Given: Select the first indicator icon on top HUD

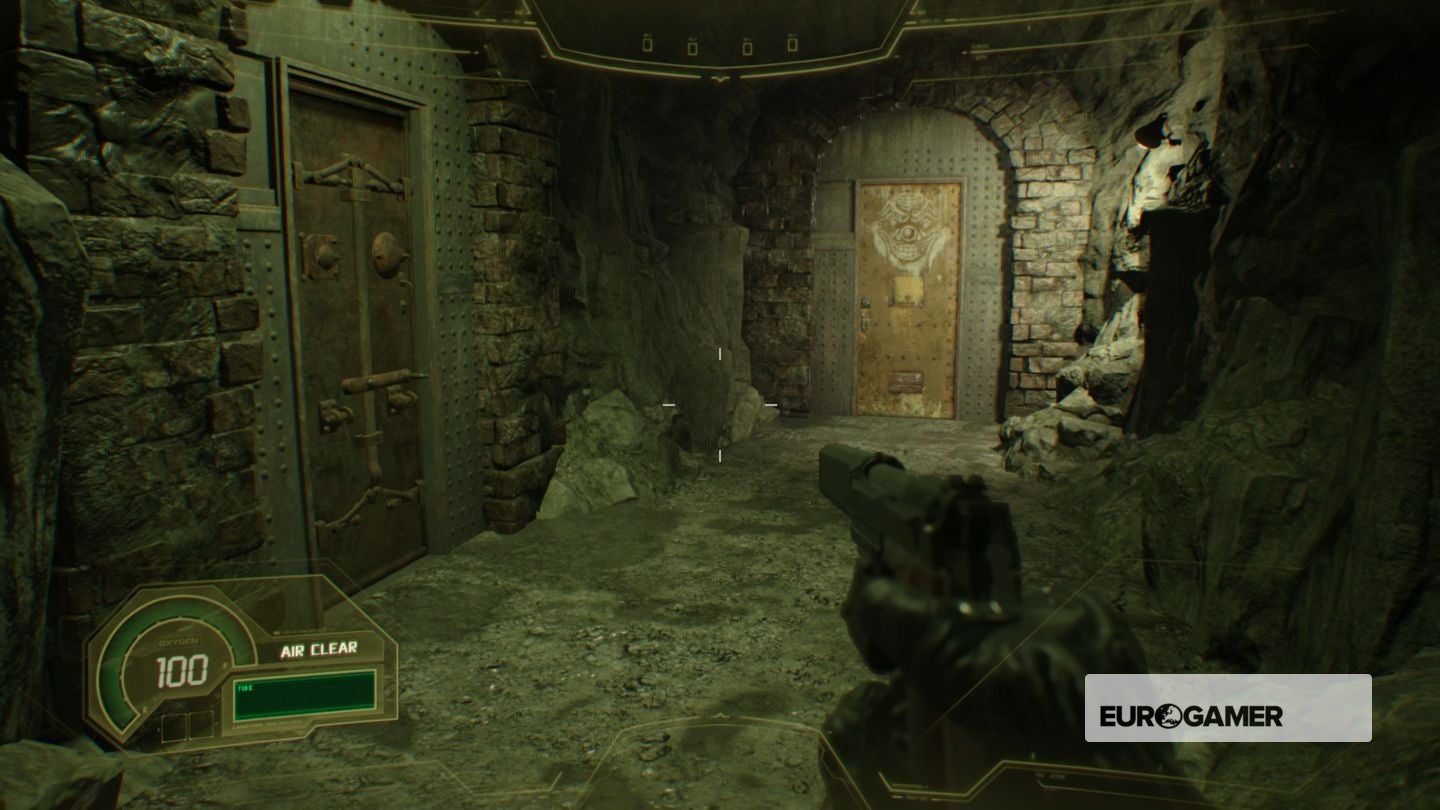Looking at the screenshot, I should click(647, 45).
